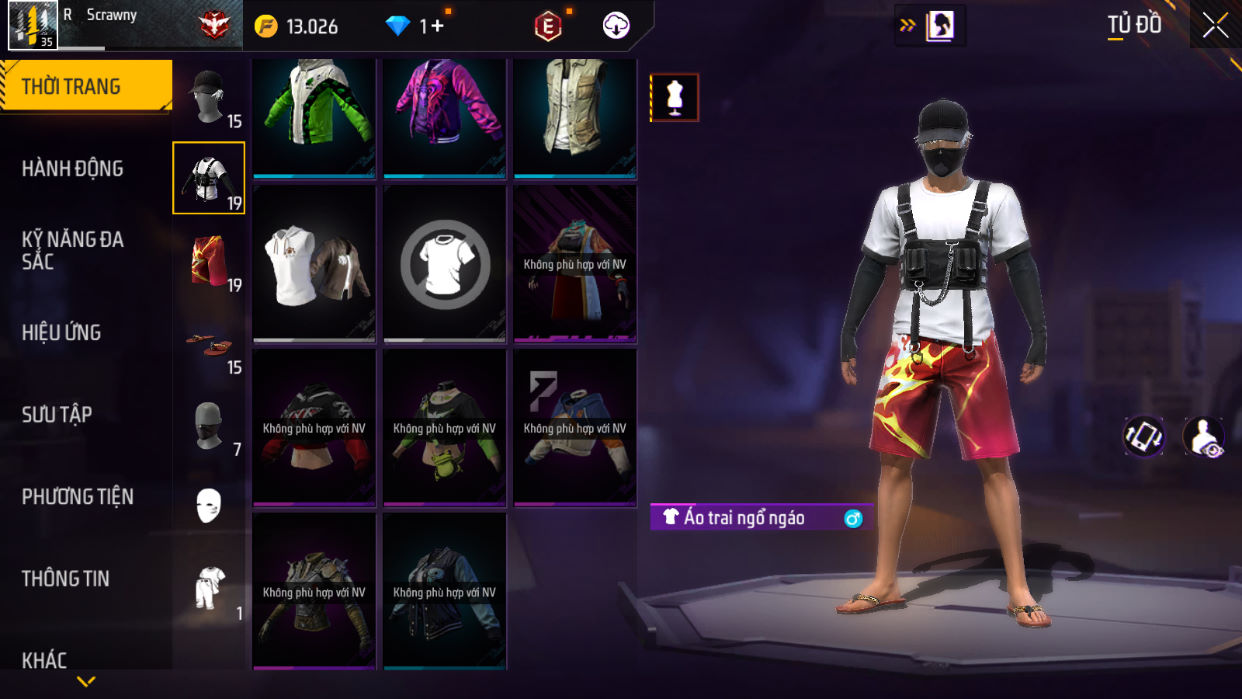The height and width of the screenshot is (699, 1242).
Task: Open the PHƯƠNG TIỆN tab
Action: click(x=77, y=496)
